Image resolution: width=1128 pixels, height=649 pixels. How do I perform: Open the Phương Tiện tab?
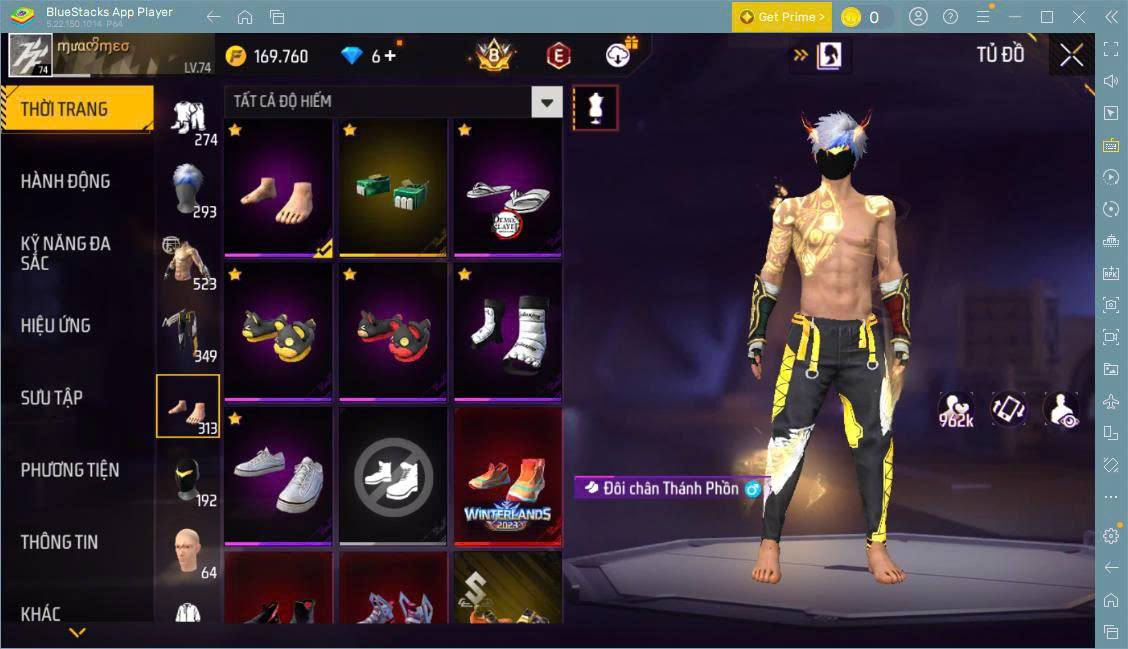[70, 470]
